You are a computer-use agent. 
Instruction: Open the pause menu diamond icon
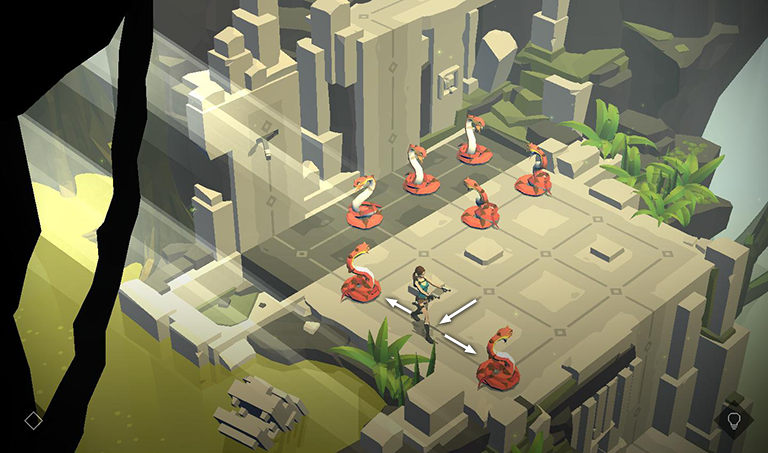point(33,420)
